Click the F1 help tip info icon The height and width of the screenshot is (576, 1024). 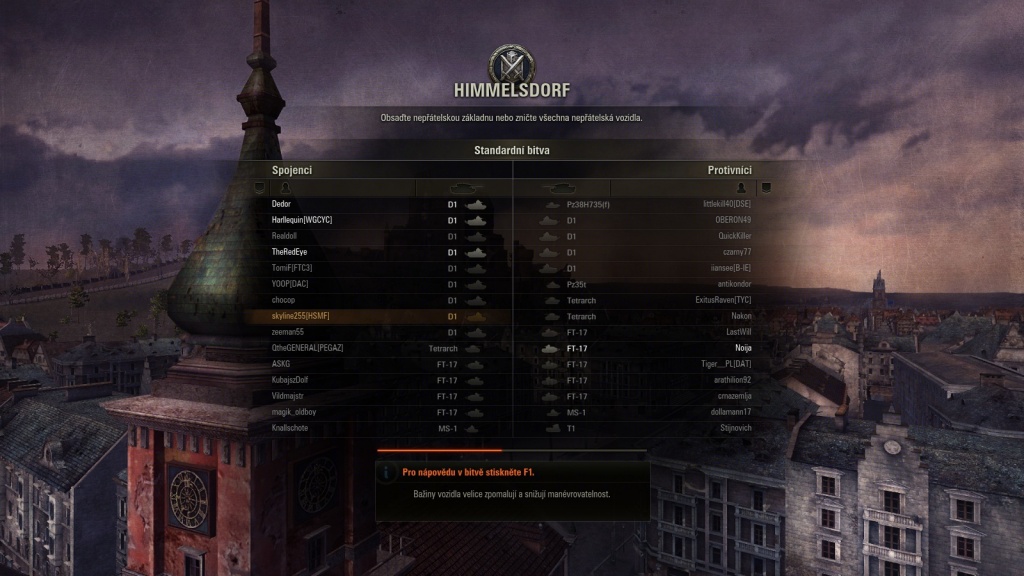(x=388, y=470)
